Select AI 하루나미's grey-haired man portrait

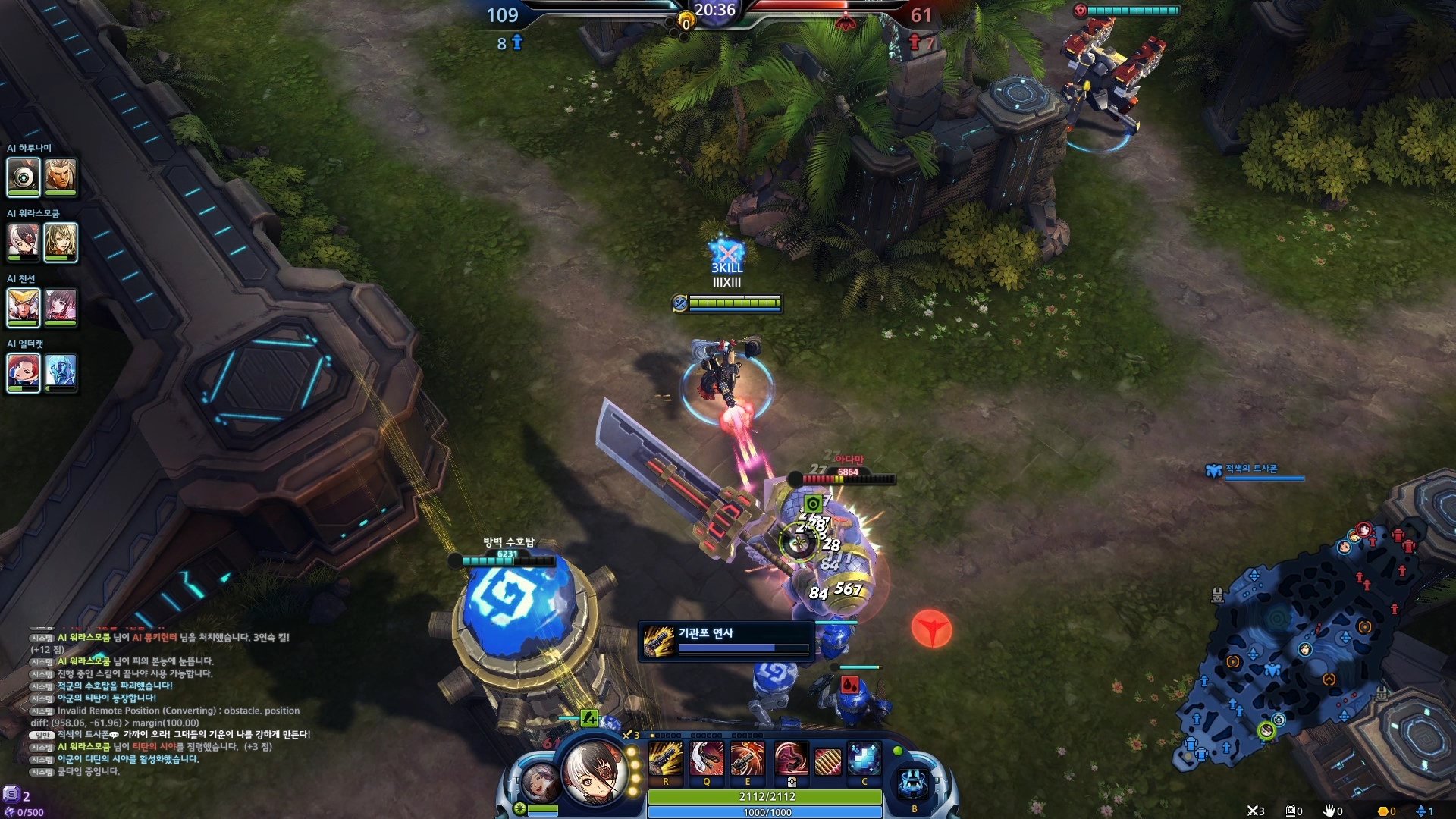tap(61, 177)
